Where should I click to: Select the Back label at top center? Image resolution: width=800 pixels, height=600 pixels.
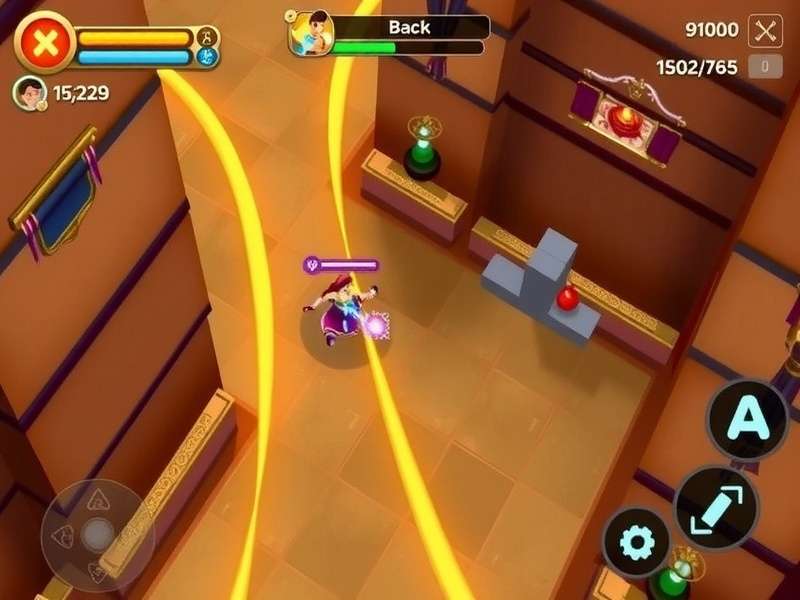(408, 27)
